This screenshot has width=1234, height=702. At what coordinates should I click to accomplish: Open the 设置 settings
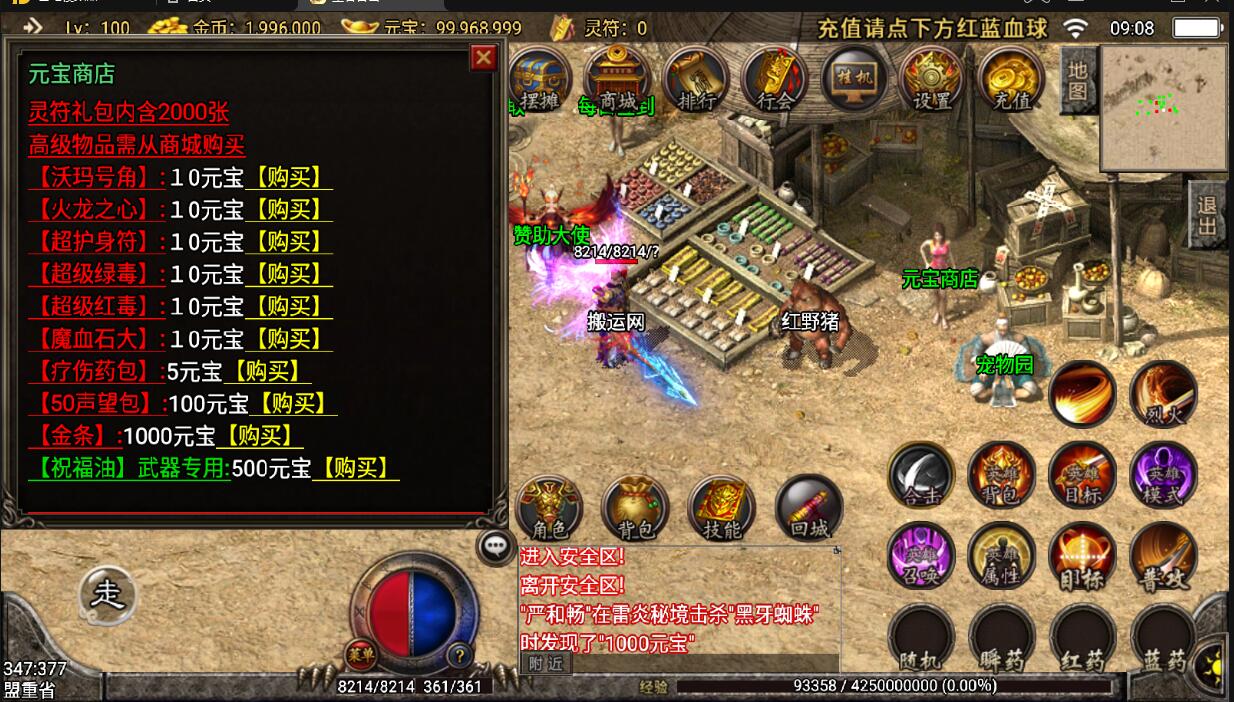(931, 78)
